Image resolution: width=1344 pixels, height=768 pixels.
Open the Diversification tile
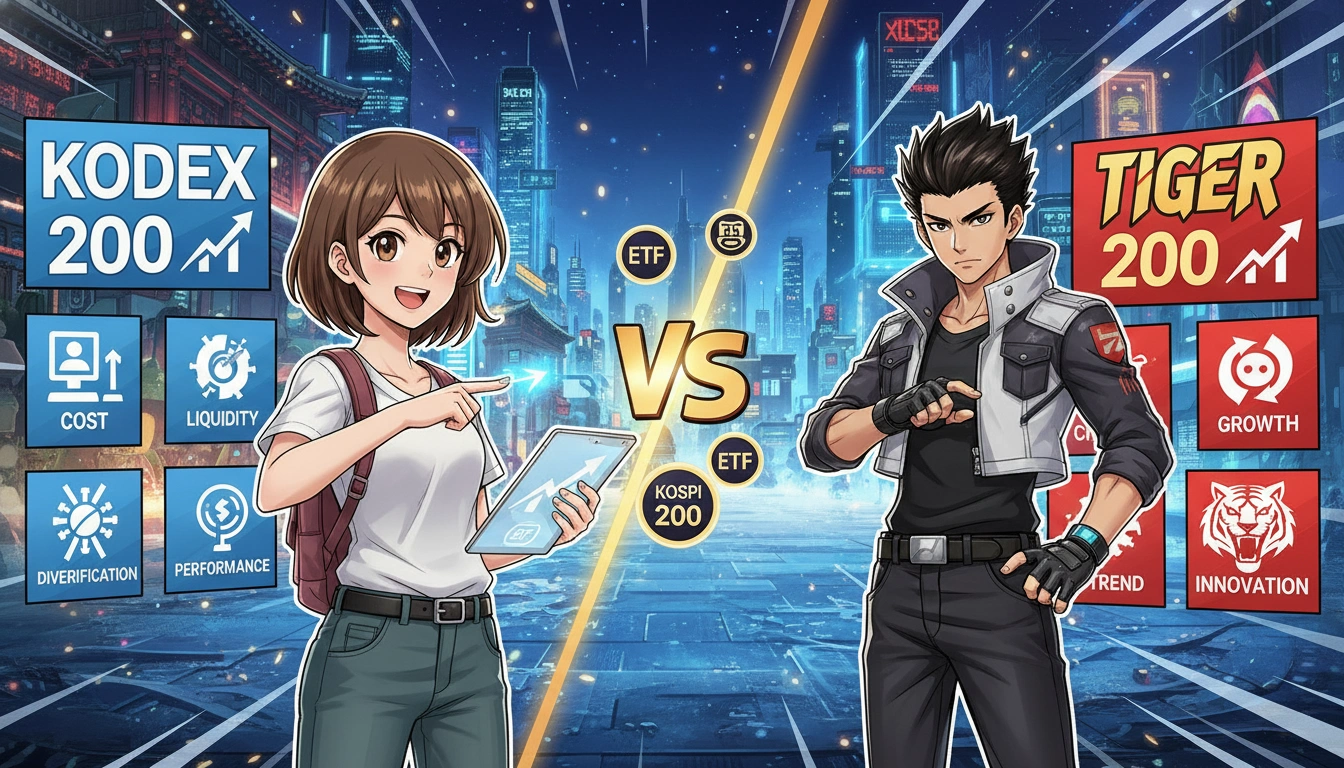point(84,535)
